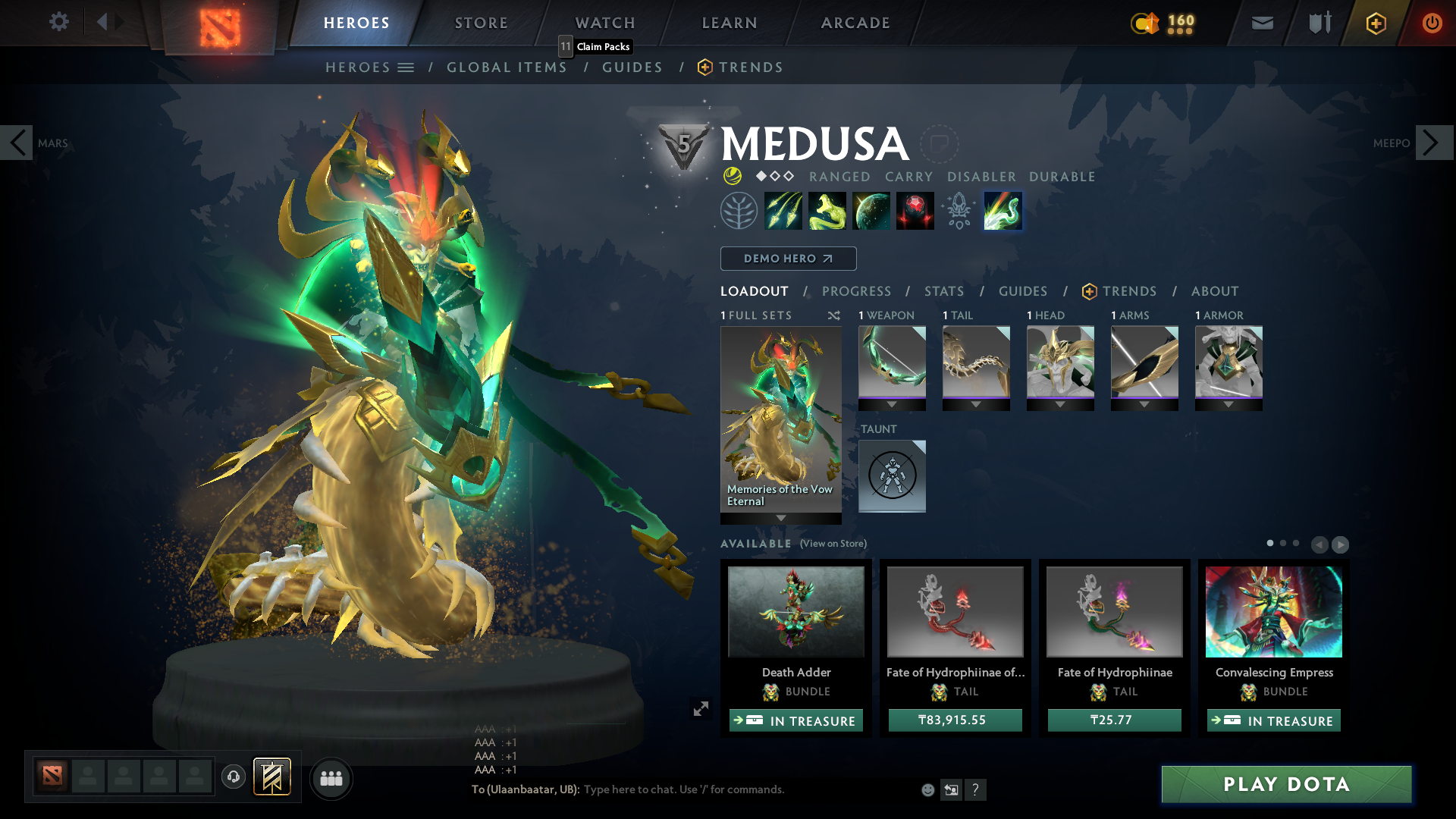This screenshot has width=1456, height=819.
Task: Expand the Tail slot dropdown arrow
Action: click(x=976, y=404)
